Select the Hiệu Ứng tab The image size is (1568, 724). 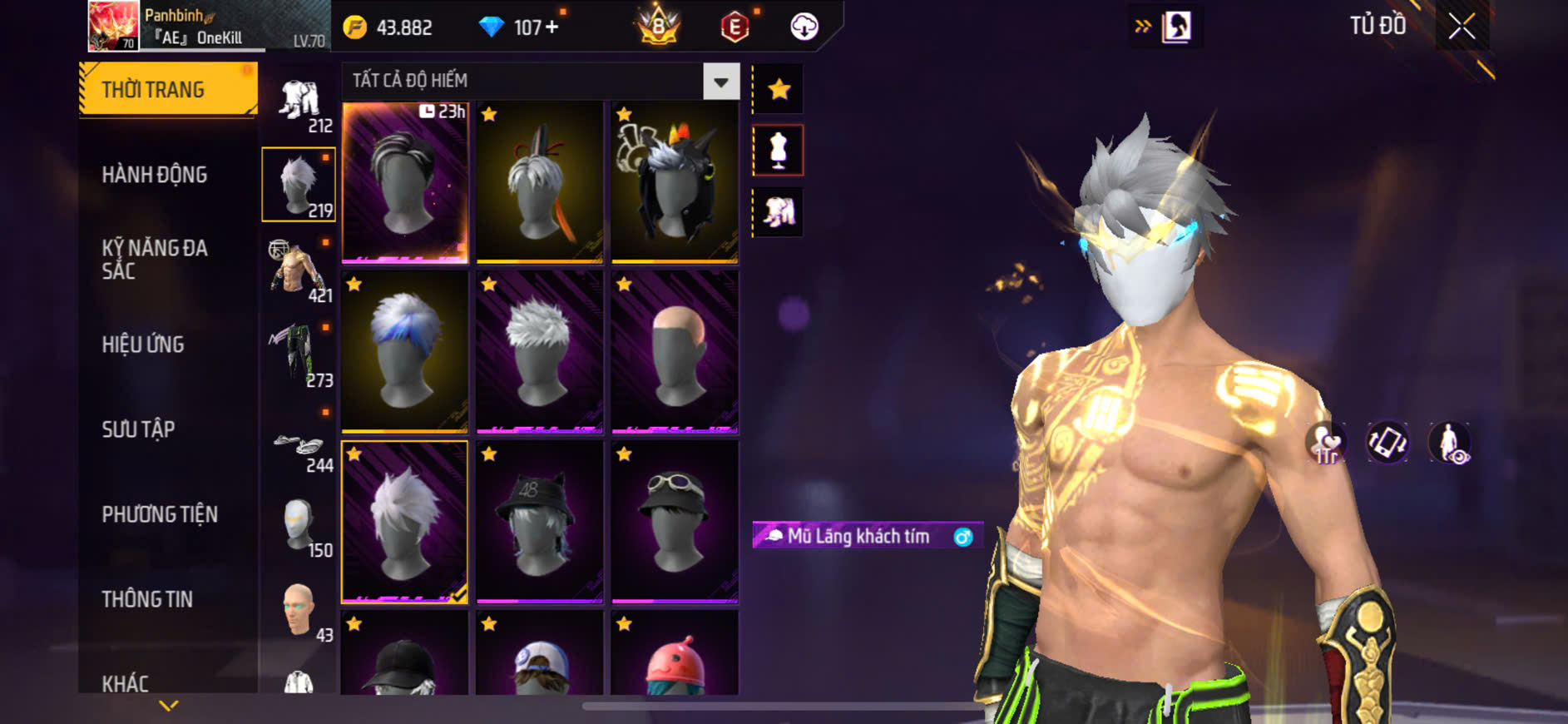(x=143, y=345)
